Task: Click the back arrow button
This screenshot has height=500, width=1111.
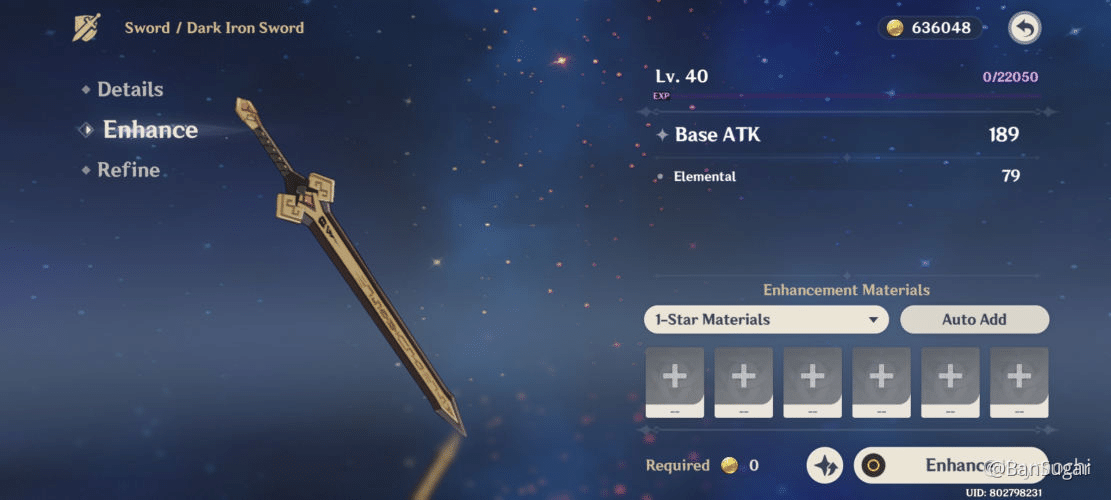Action: 1023,28
